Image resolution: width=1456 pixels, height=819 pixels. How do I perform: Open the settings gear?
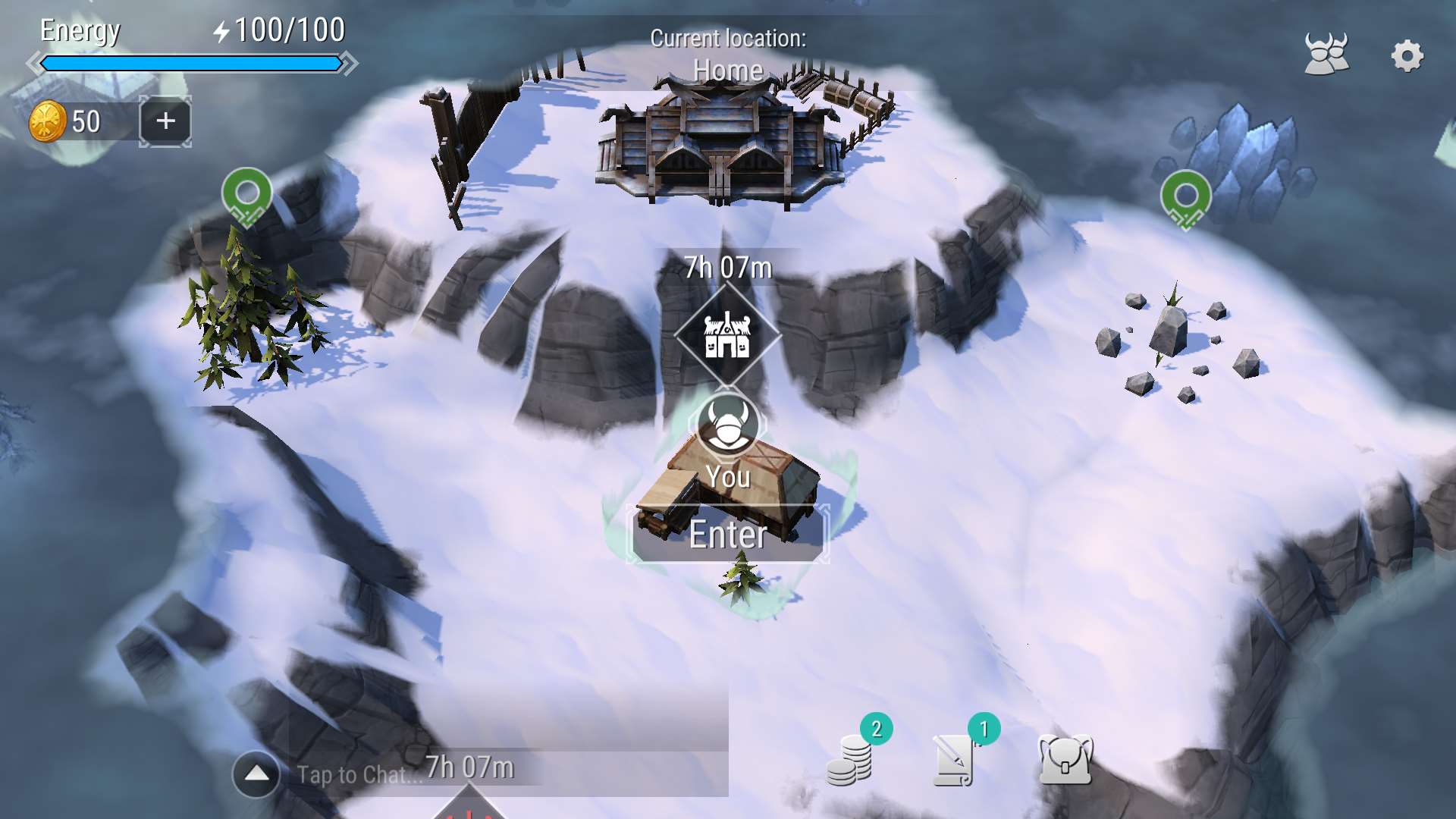tap(1407, 55)
